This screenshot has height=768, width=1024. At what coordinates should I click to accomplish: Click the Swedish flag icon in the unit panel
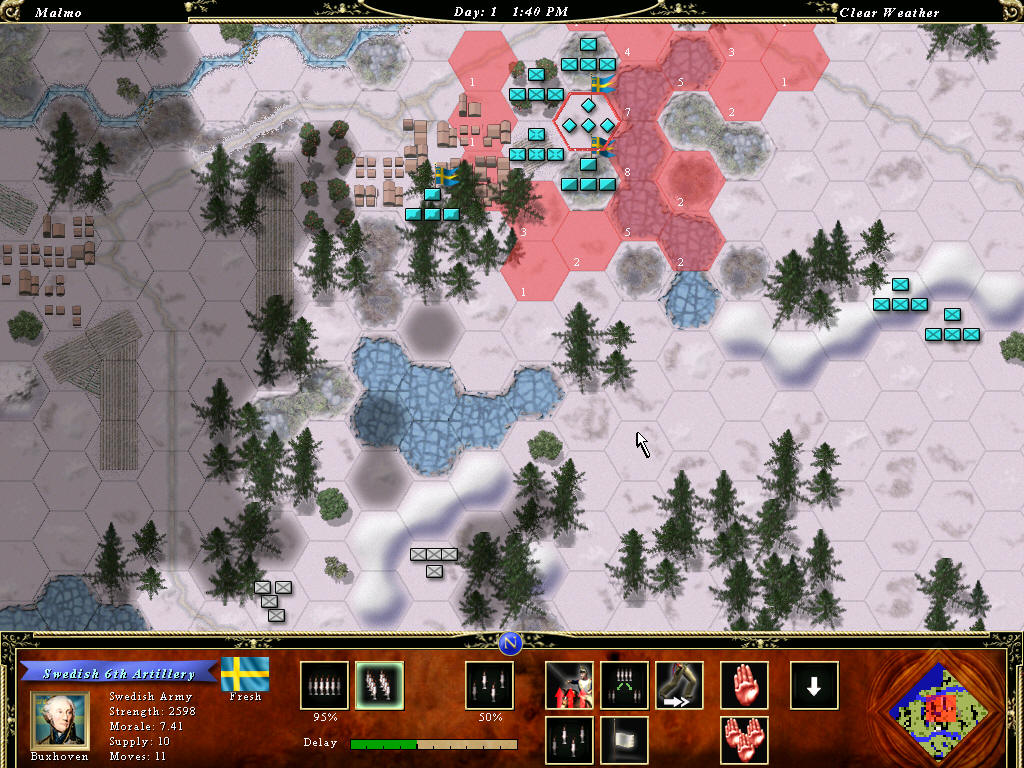point(245,673)
